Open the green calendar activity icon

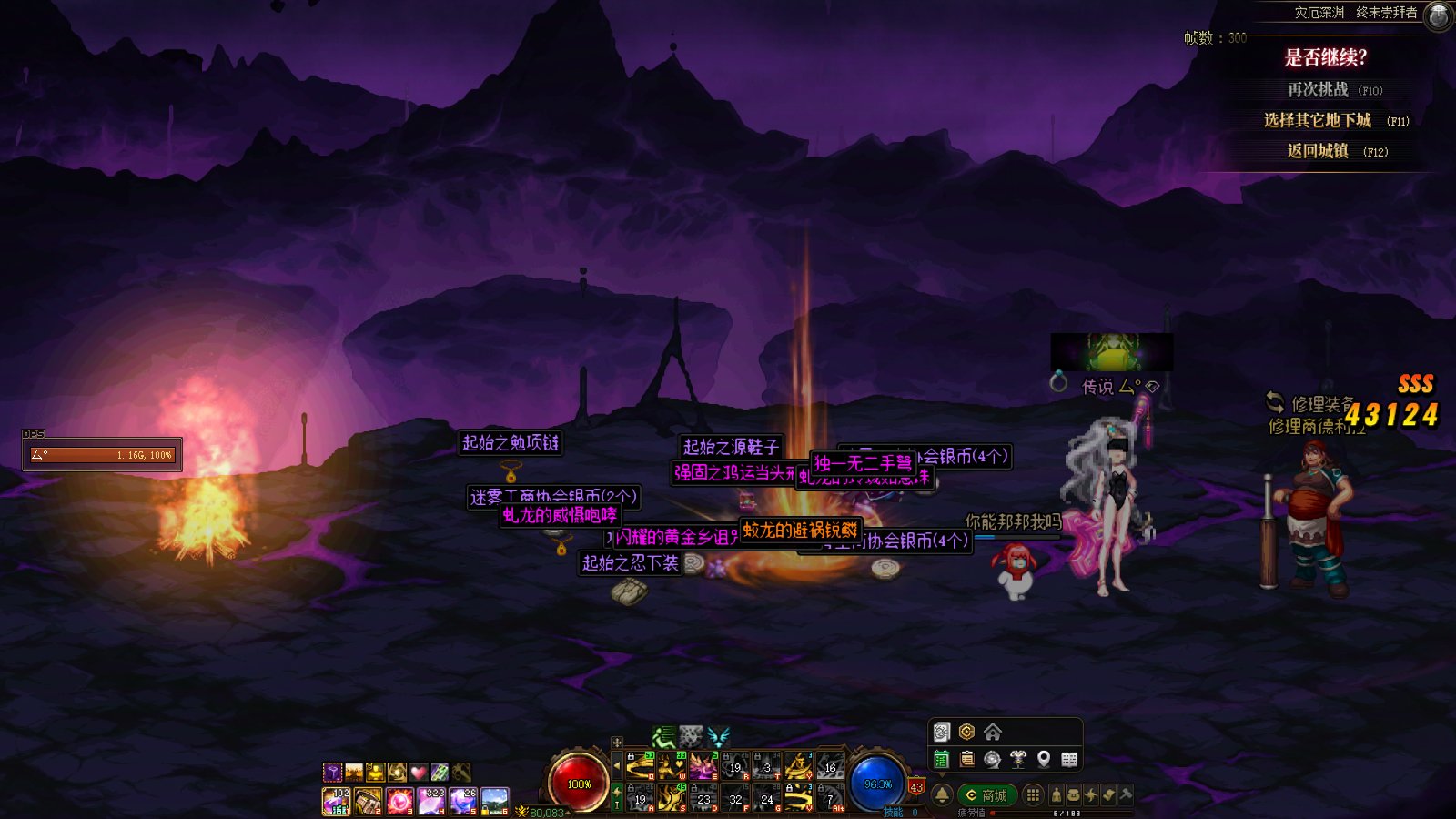click(x=942, y=759)
